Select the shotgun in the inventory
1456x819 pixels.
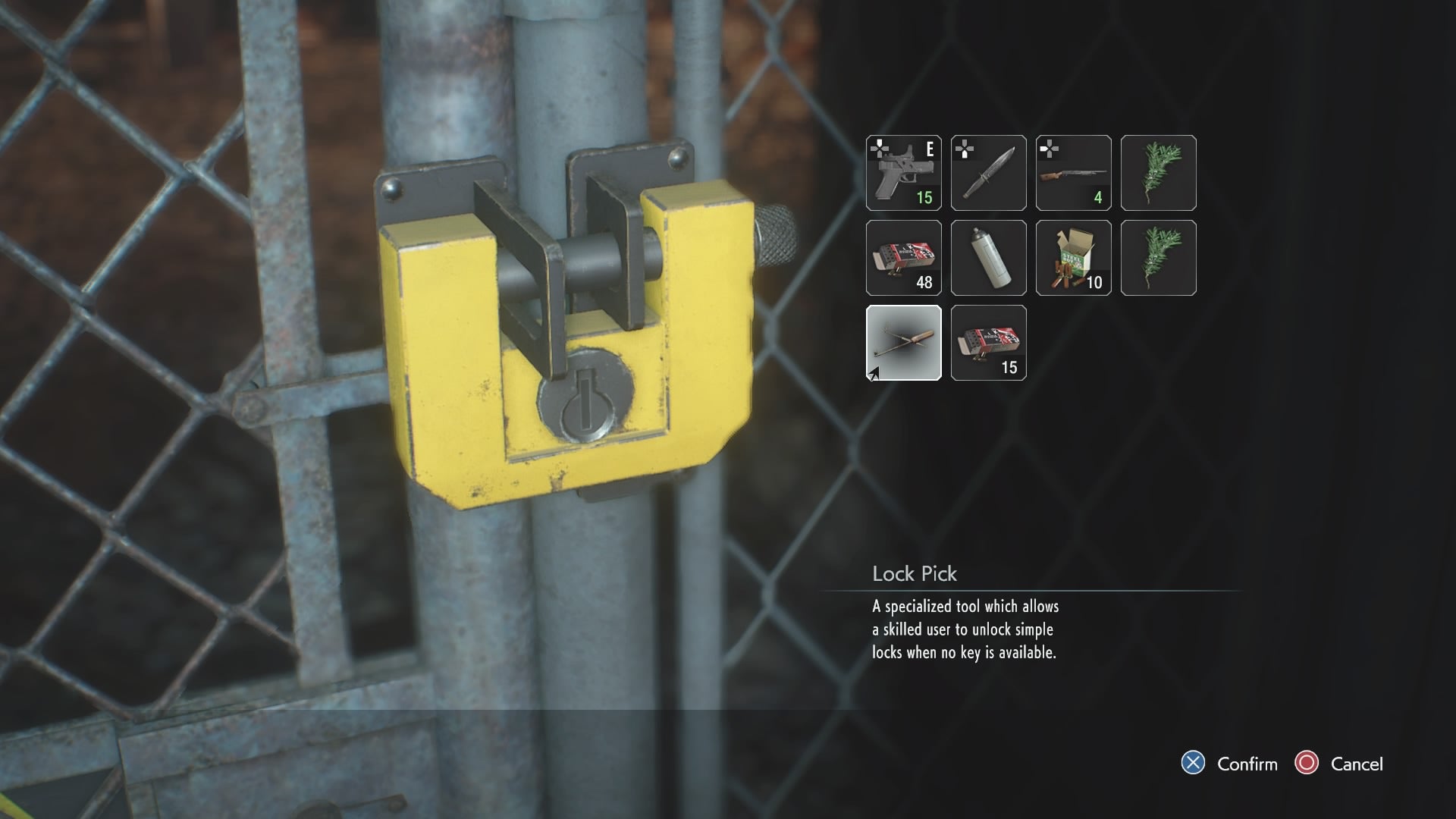1073,173
